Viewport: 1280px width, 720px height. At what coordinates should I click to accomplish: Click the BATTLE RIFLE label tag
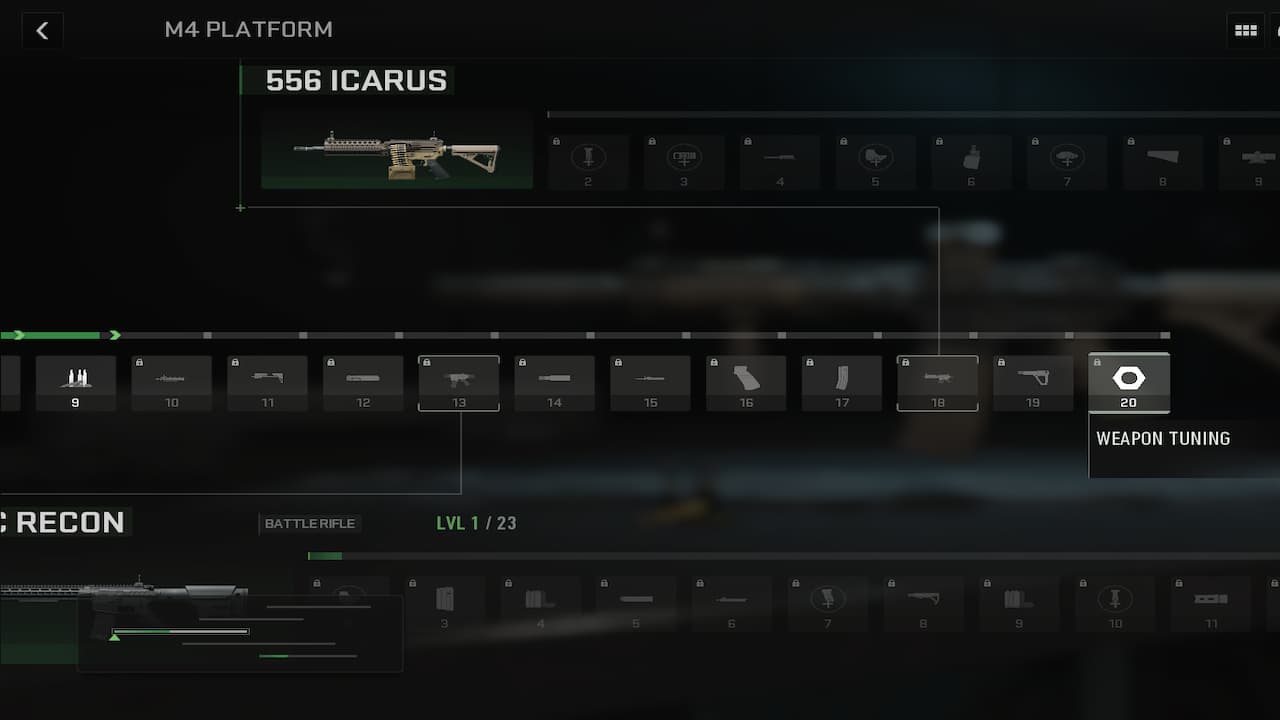tap(310, 523)
